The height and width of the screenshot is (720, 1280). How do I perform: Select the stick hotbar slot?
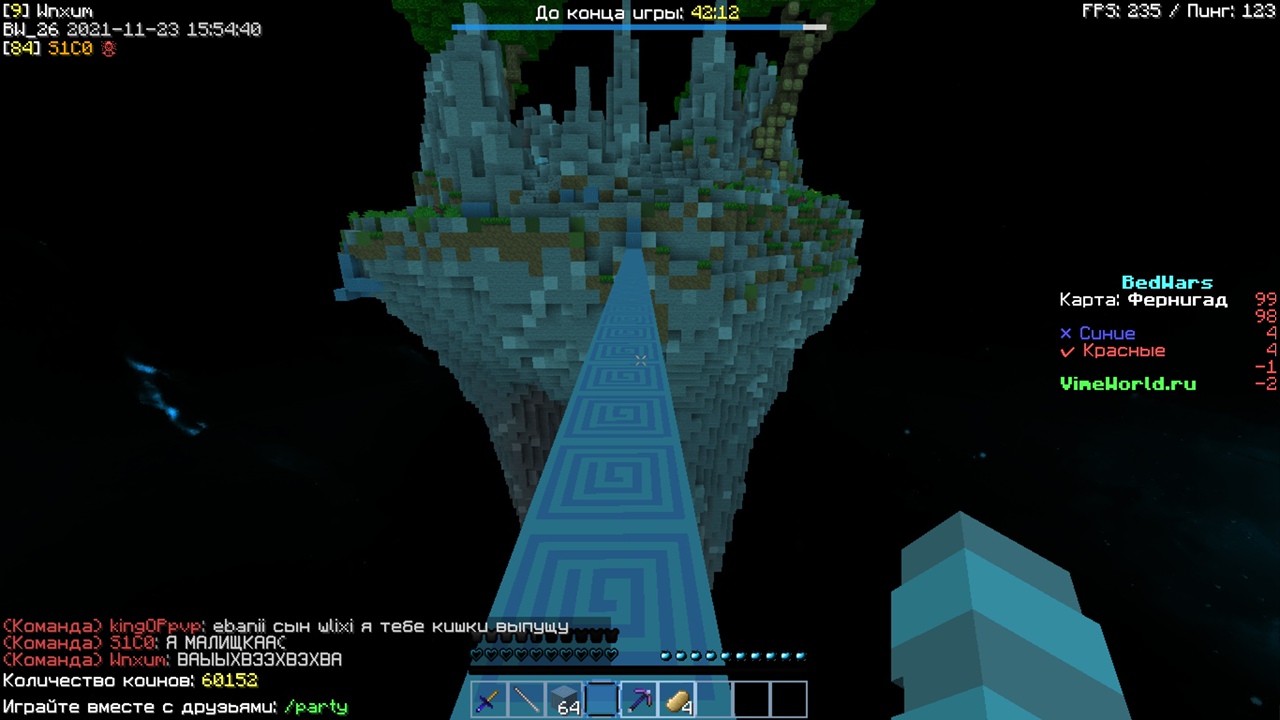(x=526, y=701)
